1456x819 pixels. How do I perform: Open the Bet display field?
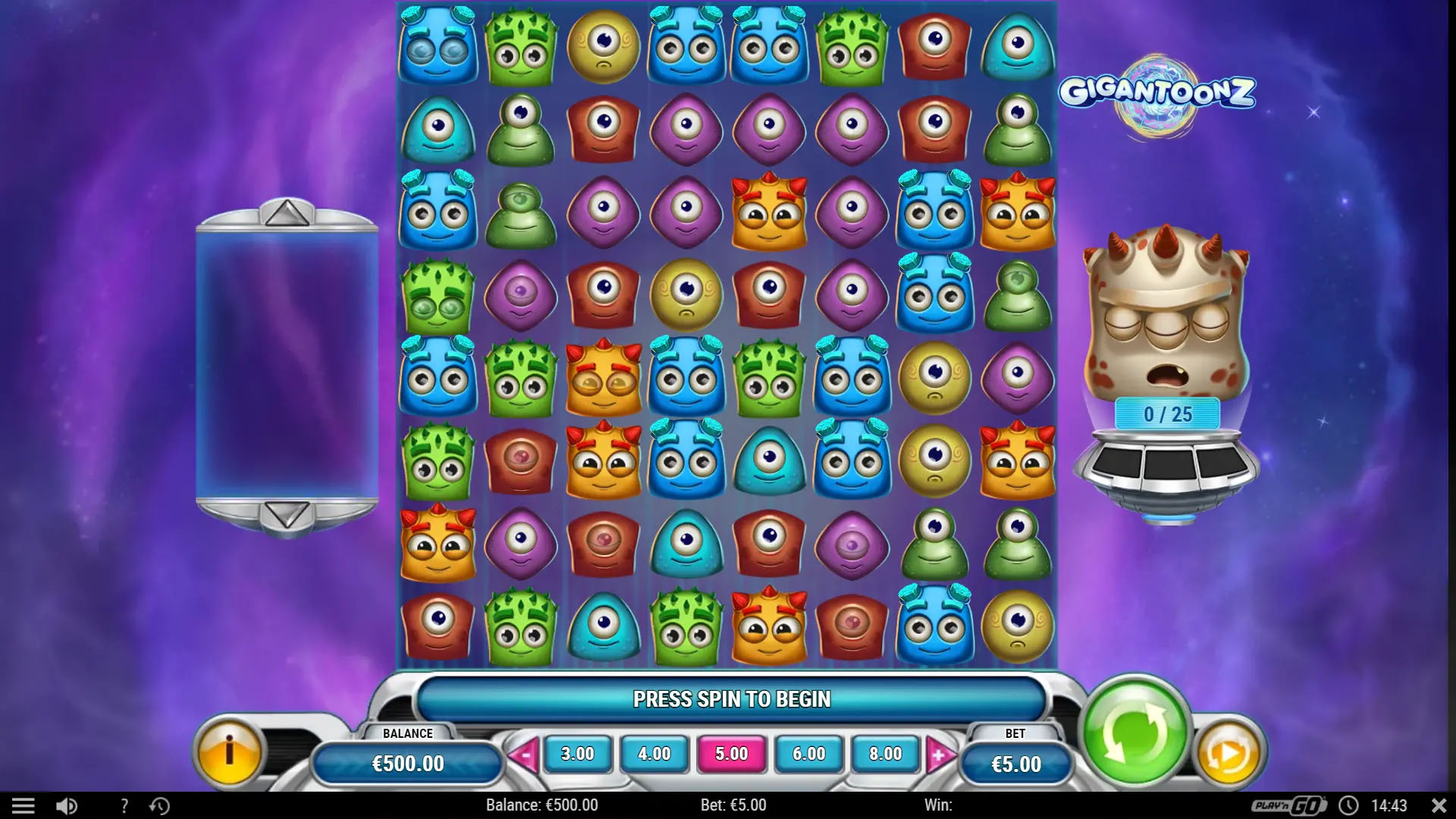[1016, 764]
